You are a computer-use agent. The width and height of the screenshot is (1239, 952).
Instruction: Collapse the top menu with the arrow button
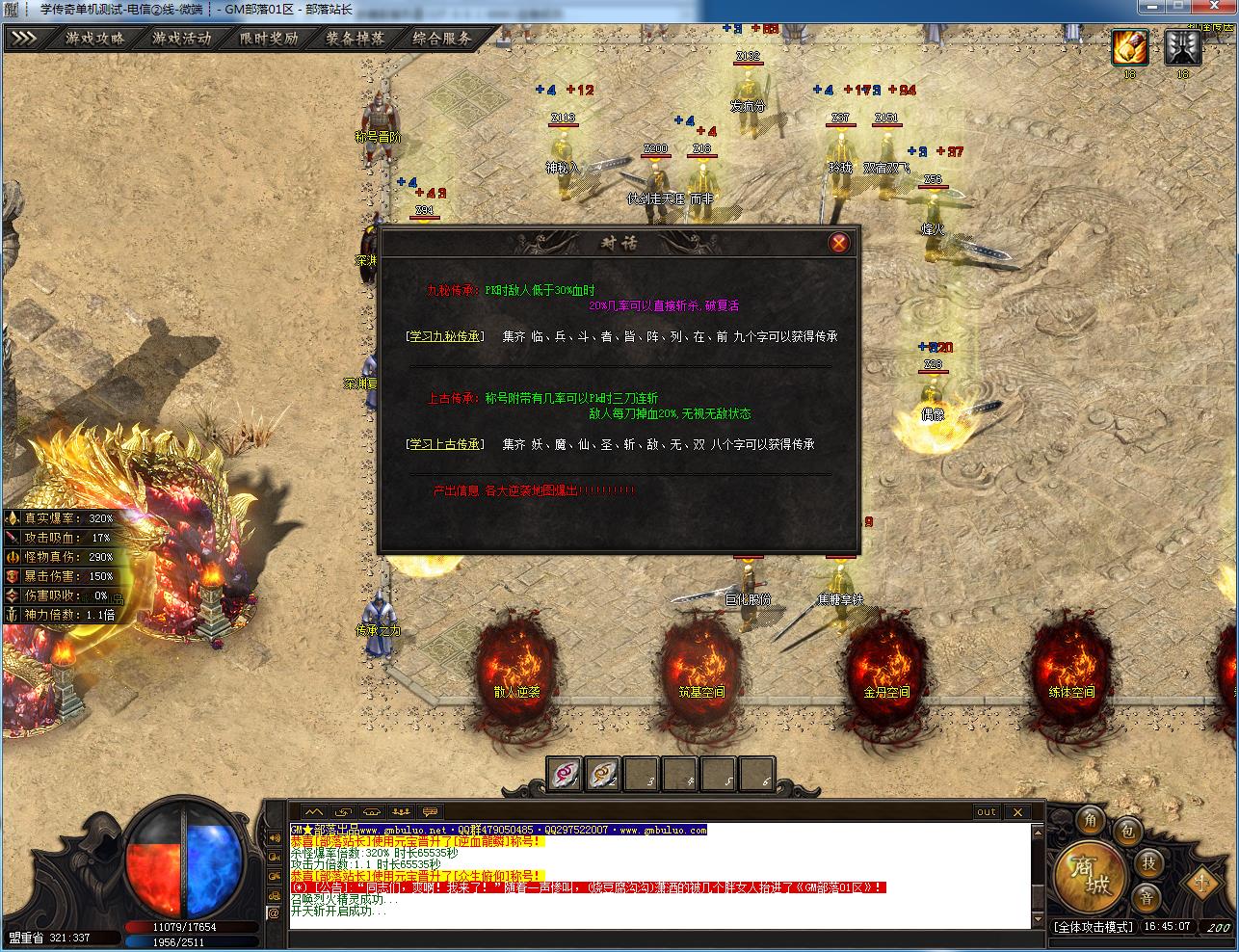24,40
